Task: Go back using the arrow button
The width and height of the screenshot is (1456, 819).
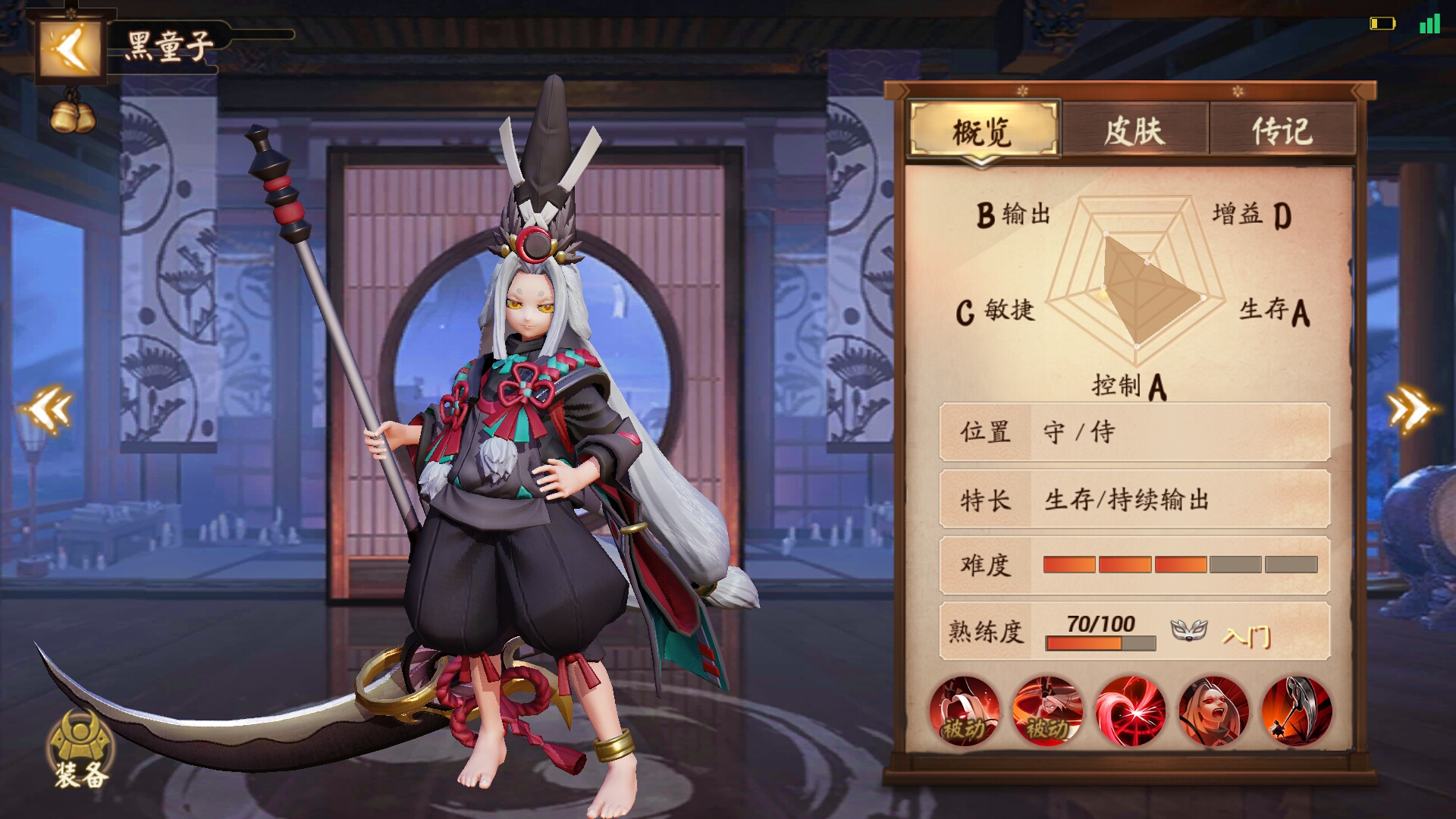Action: (70, 49)
